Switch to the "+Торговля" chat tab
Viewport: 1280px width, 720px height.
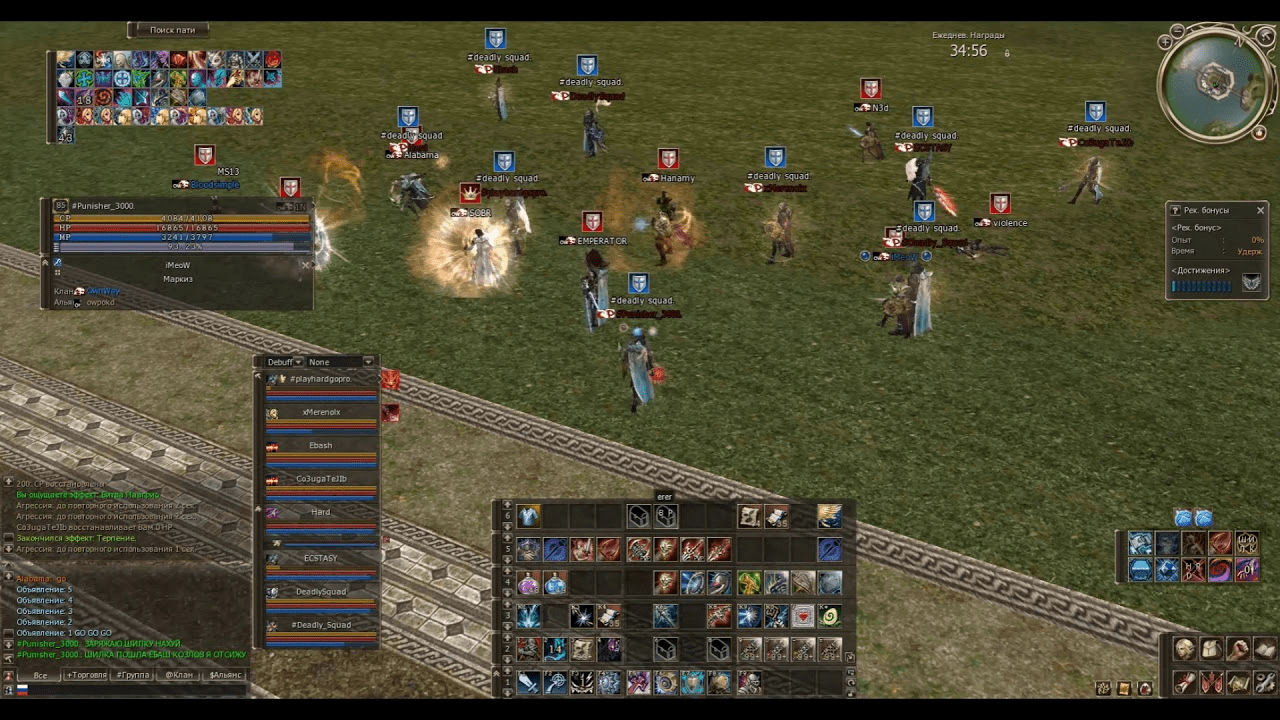(x=85, y=676)
